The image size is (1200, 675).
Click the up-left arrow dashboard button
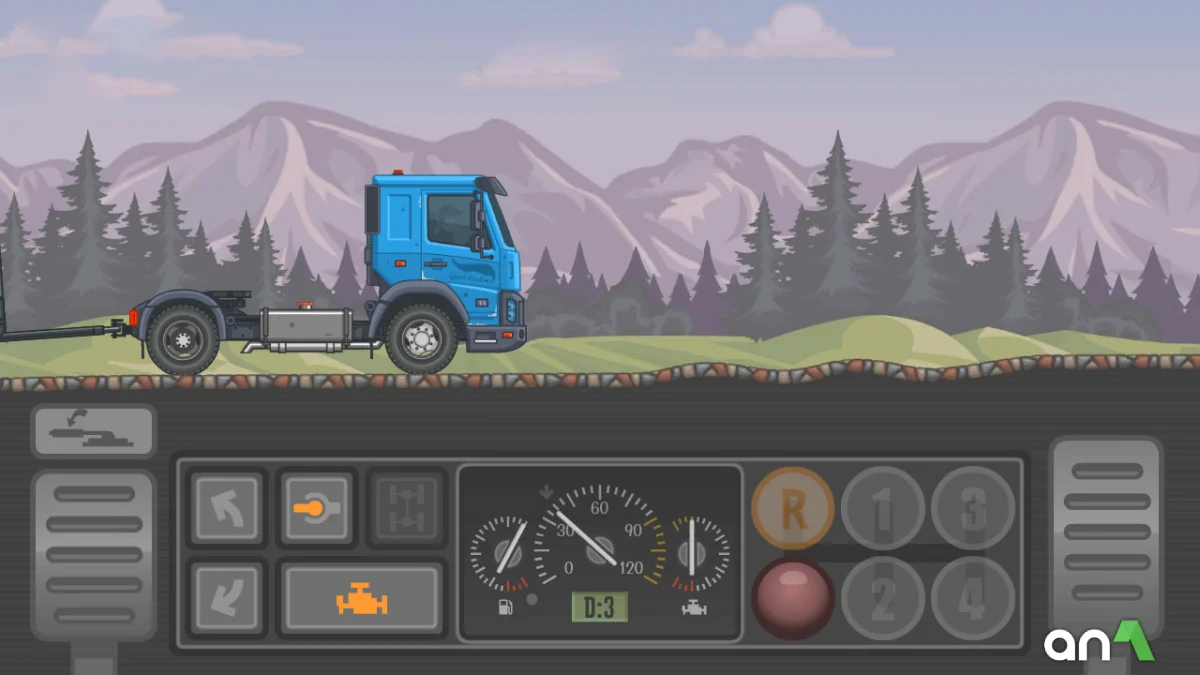coord(227,507)
